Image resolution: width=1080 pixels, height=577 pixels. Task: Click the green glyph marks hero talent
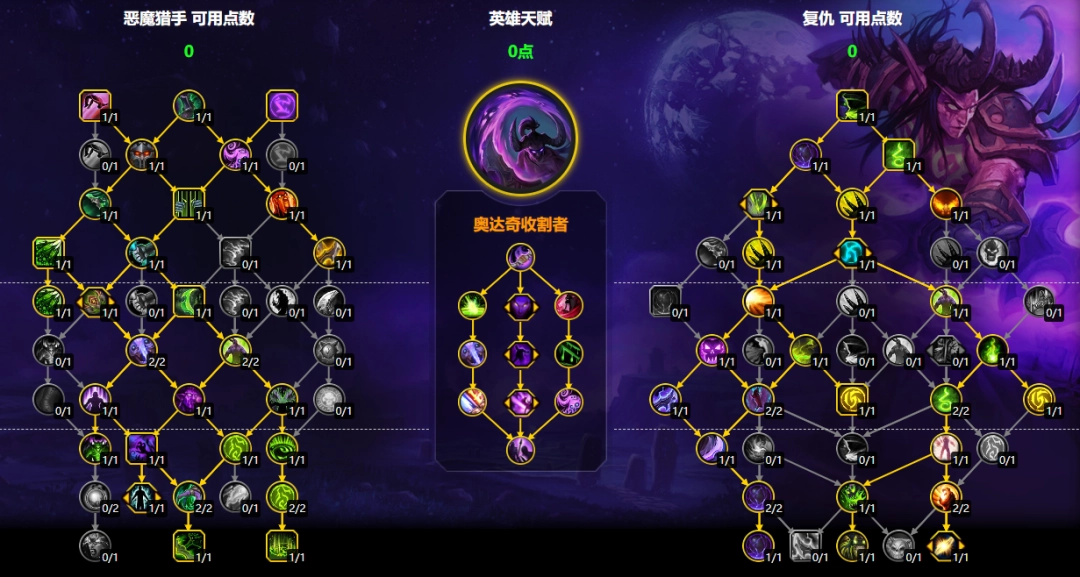pyautogui.click(x=568, y=353)
